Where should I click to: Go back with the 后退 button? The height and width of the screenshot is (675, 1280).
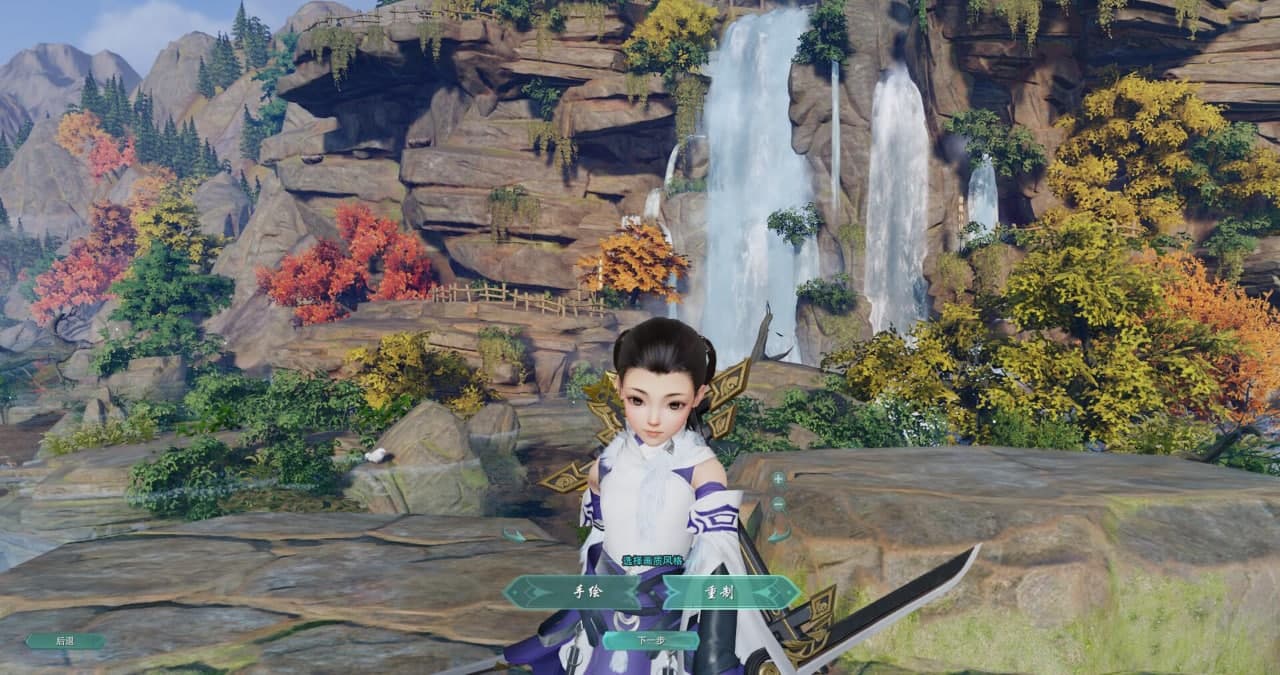[65, 641]
